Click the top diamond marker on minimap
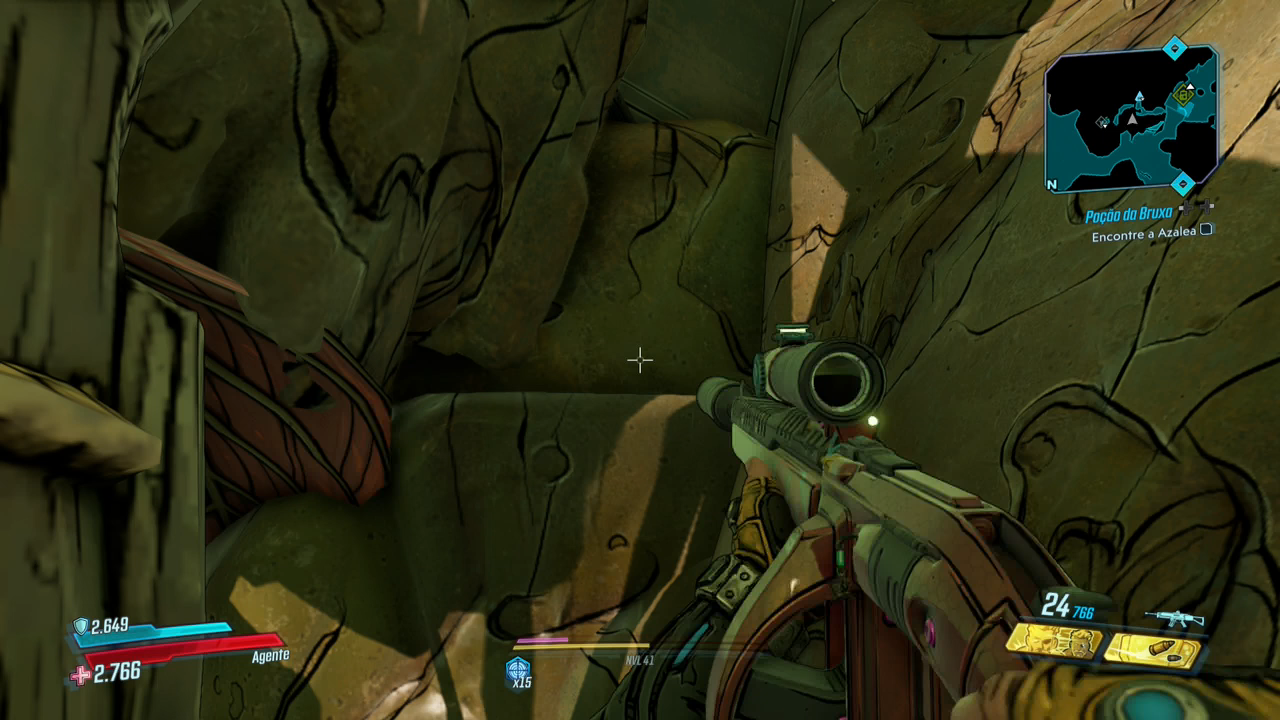The image size is (1280, 720). [x=1175, y=48]
